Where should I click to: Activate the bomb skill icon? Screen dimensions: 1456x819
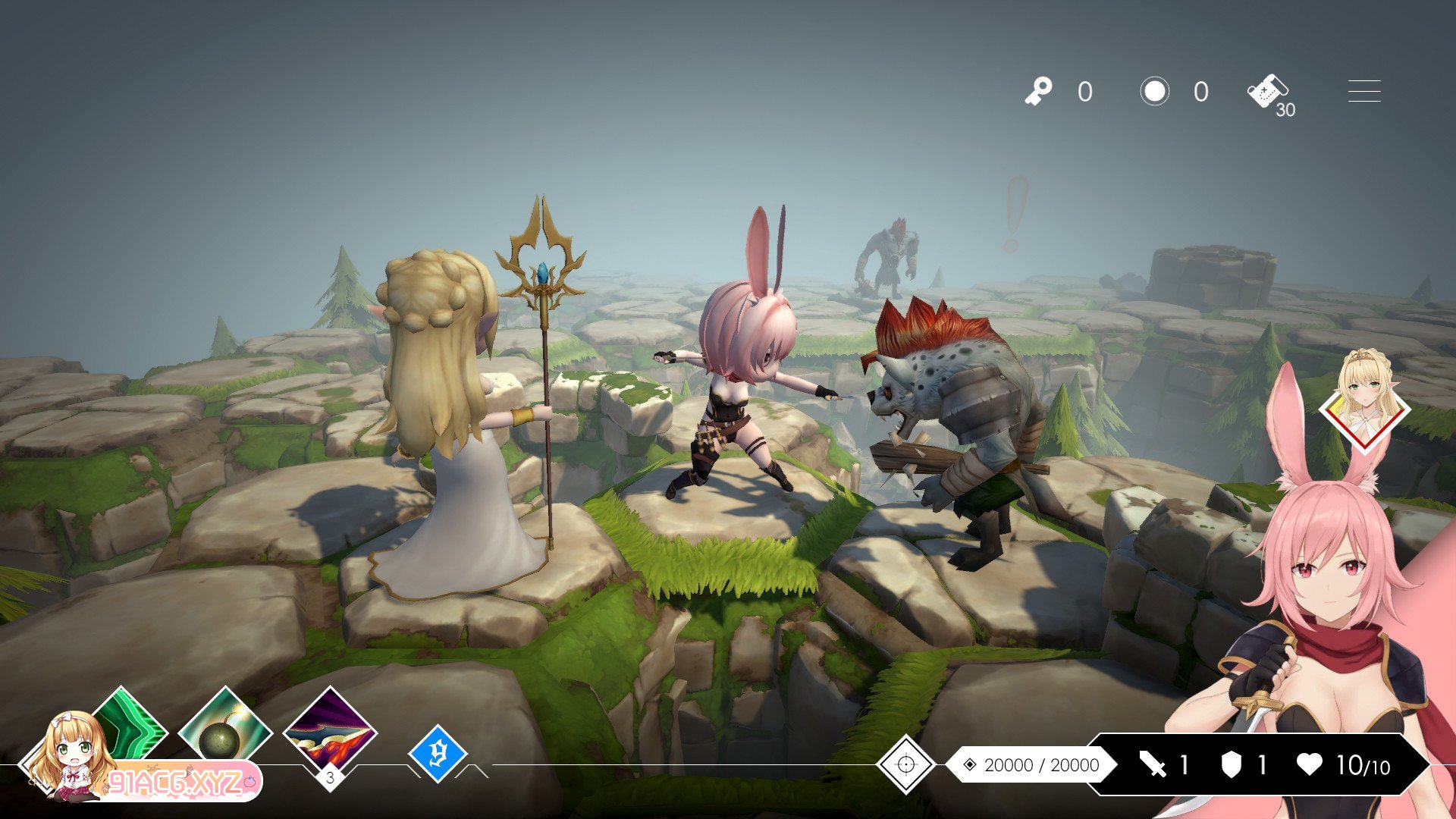click(x=224, y=730)
